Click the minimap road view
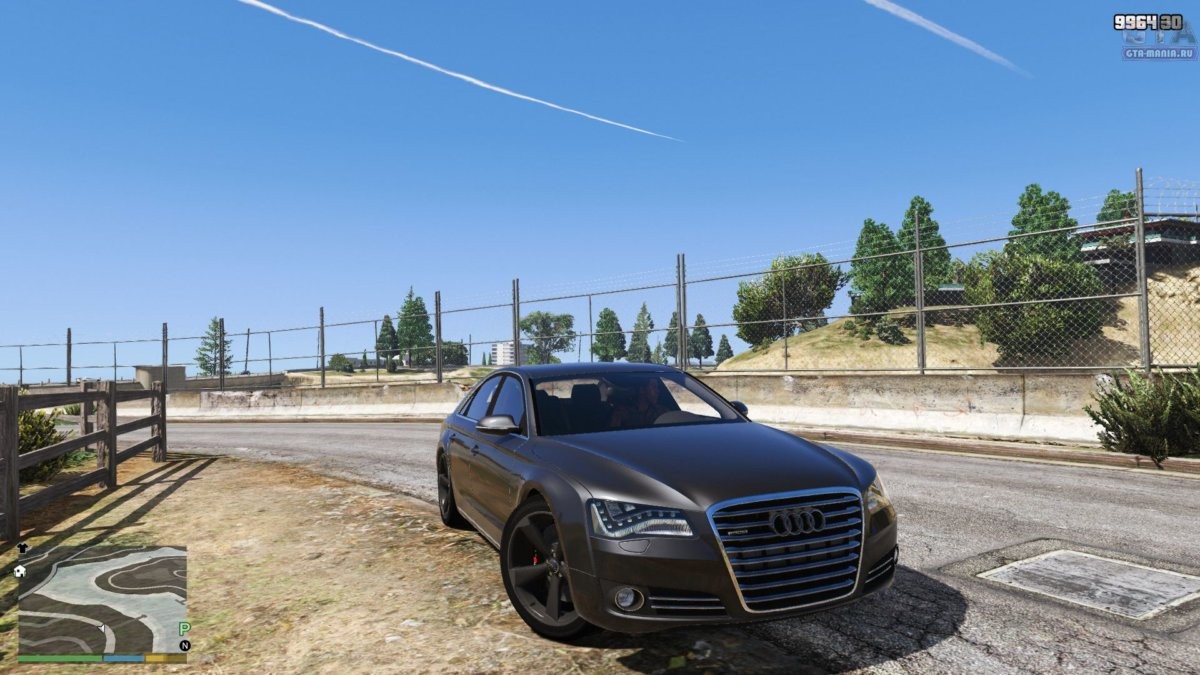 coord(102,600)
